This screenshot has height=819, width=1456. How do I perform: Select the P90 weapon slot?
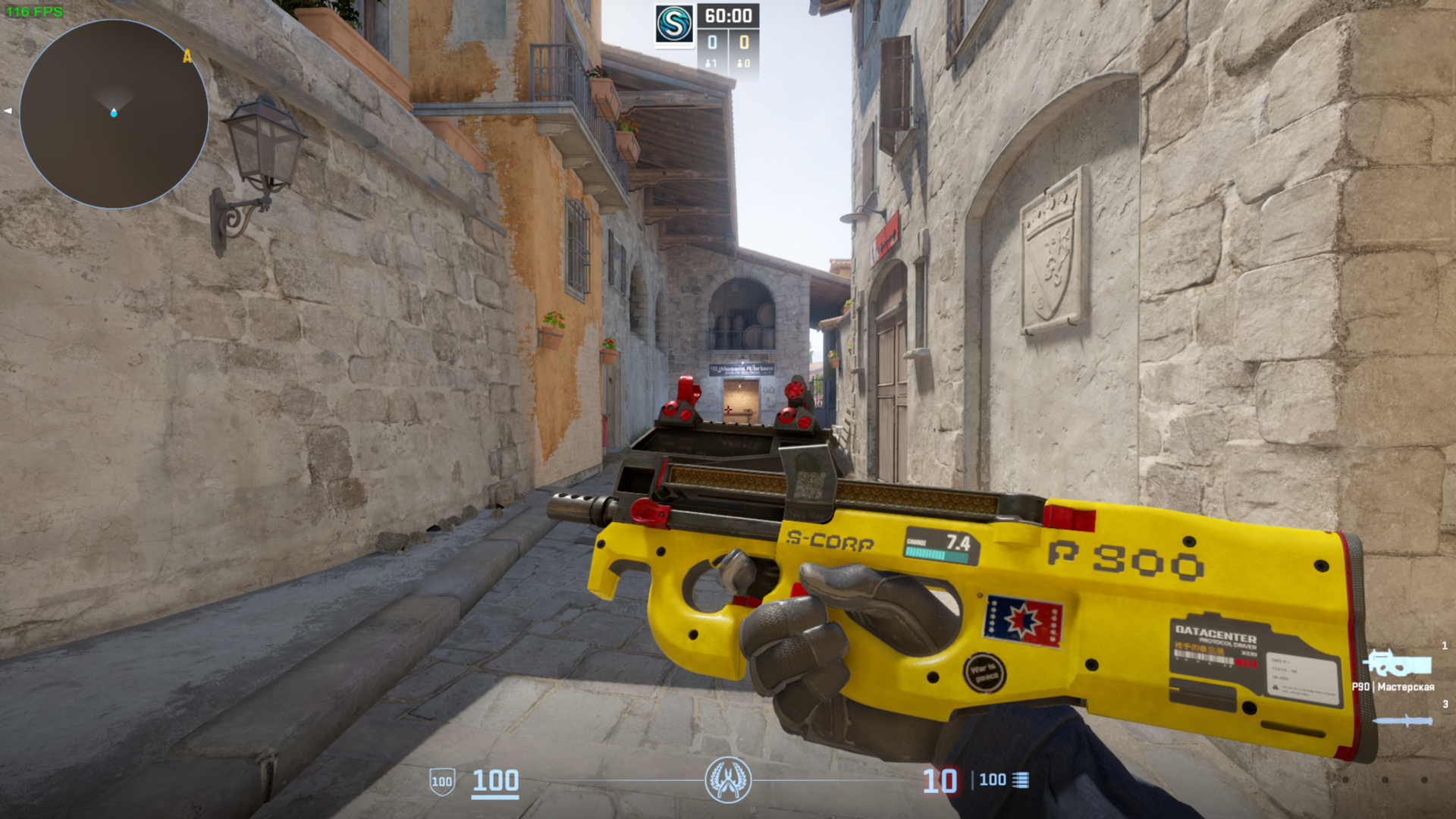[x=1397, y=665]
